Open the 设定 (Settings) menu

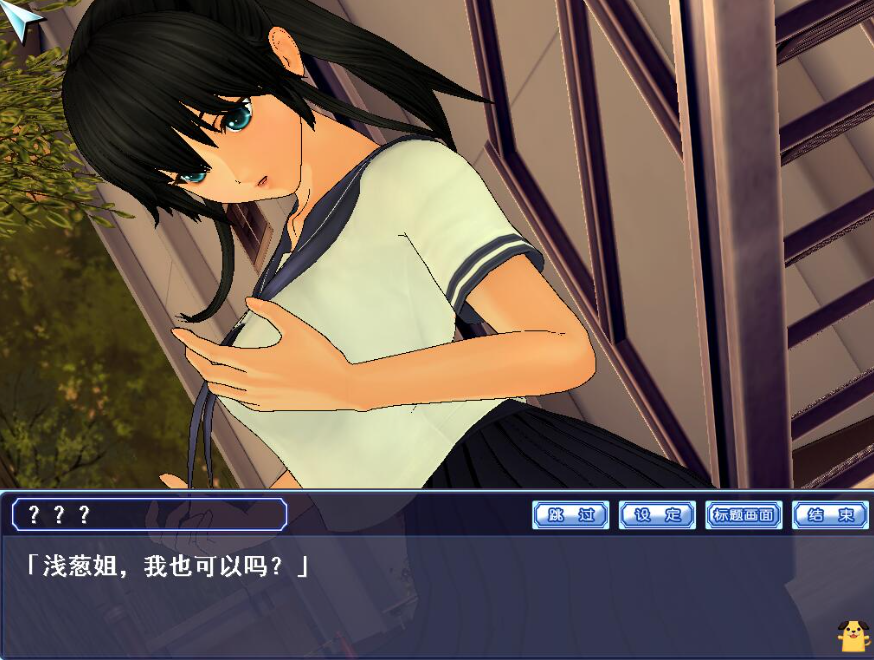pos(657,515)
